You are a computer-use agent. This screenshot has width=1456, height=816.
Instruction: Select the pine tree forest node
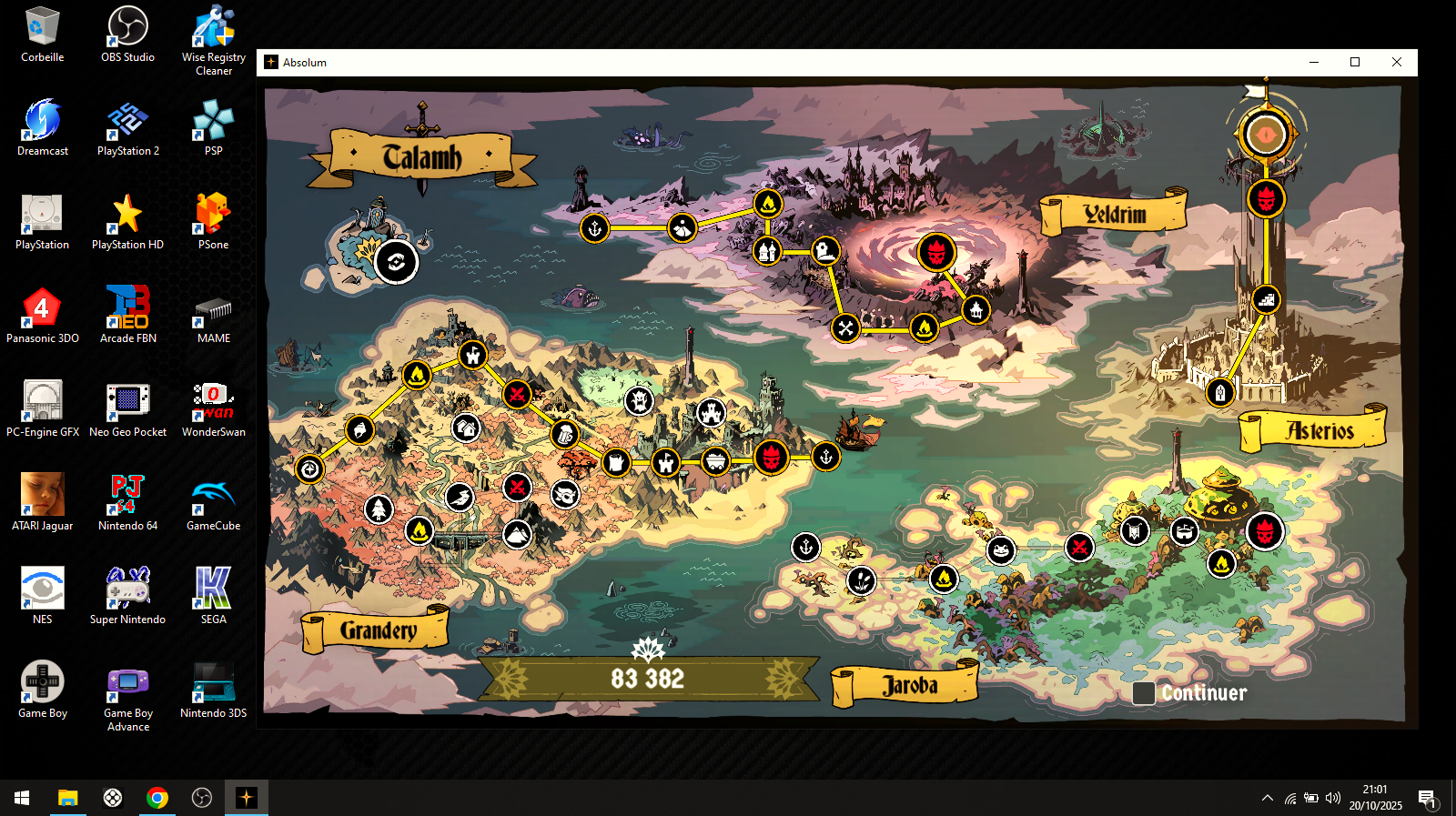379,509
